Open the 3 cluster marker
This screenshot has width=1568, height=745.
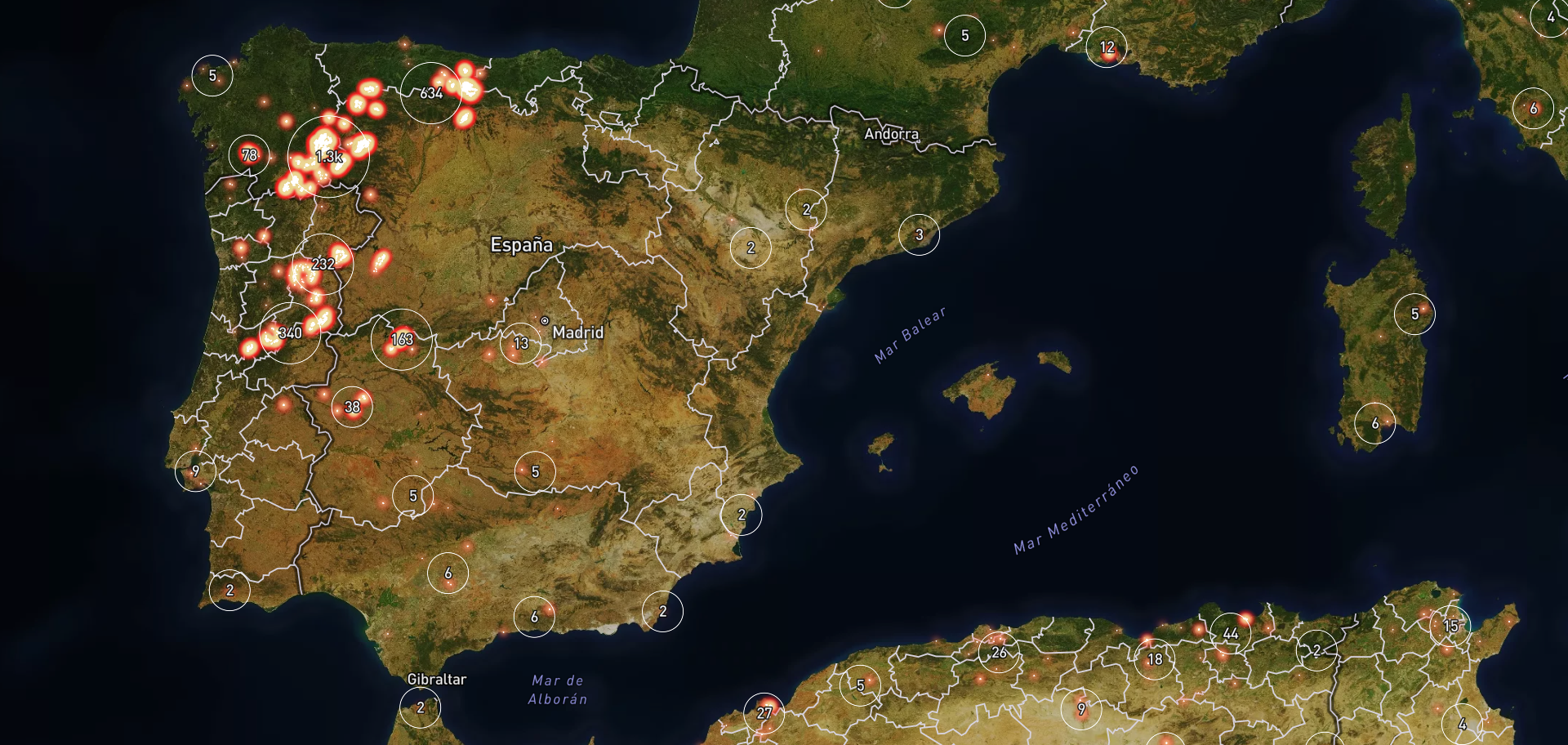[x=919, y=234]
